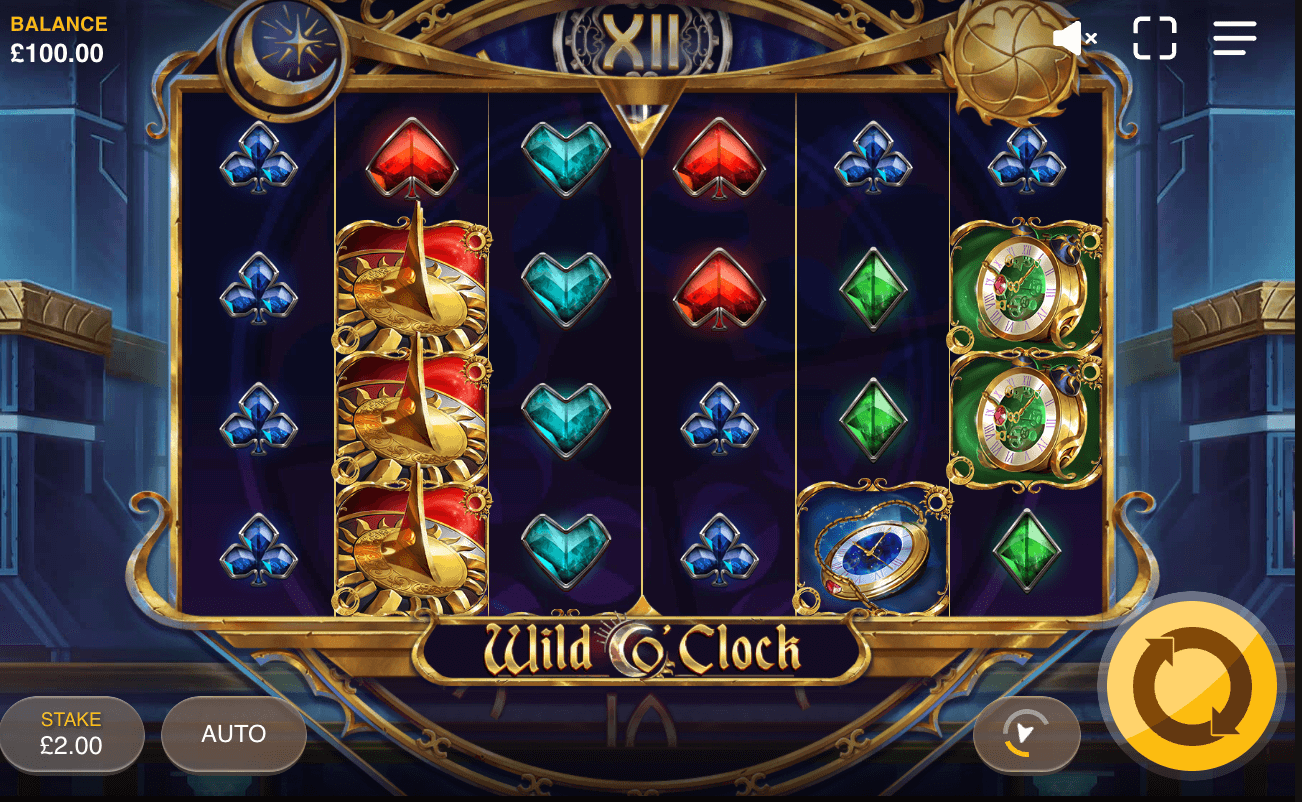The image size is (1302, 802).
Task: Enable turbo spin mode
Action: click(1026, 735)
